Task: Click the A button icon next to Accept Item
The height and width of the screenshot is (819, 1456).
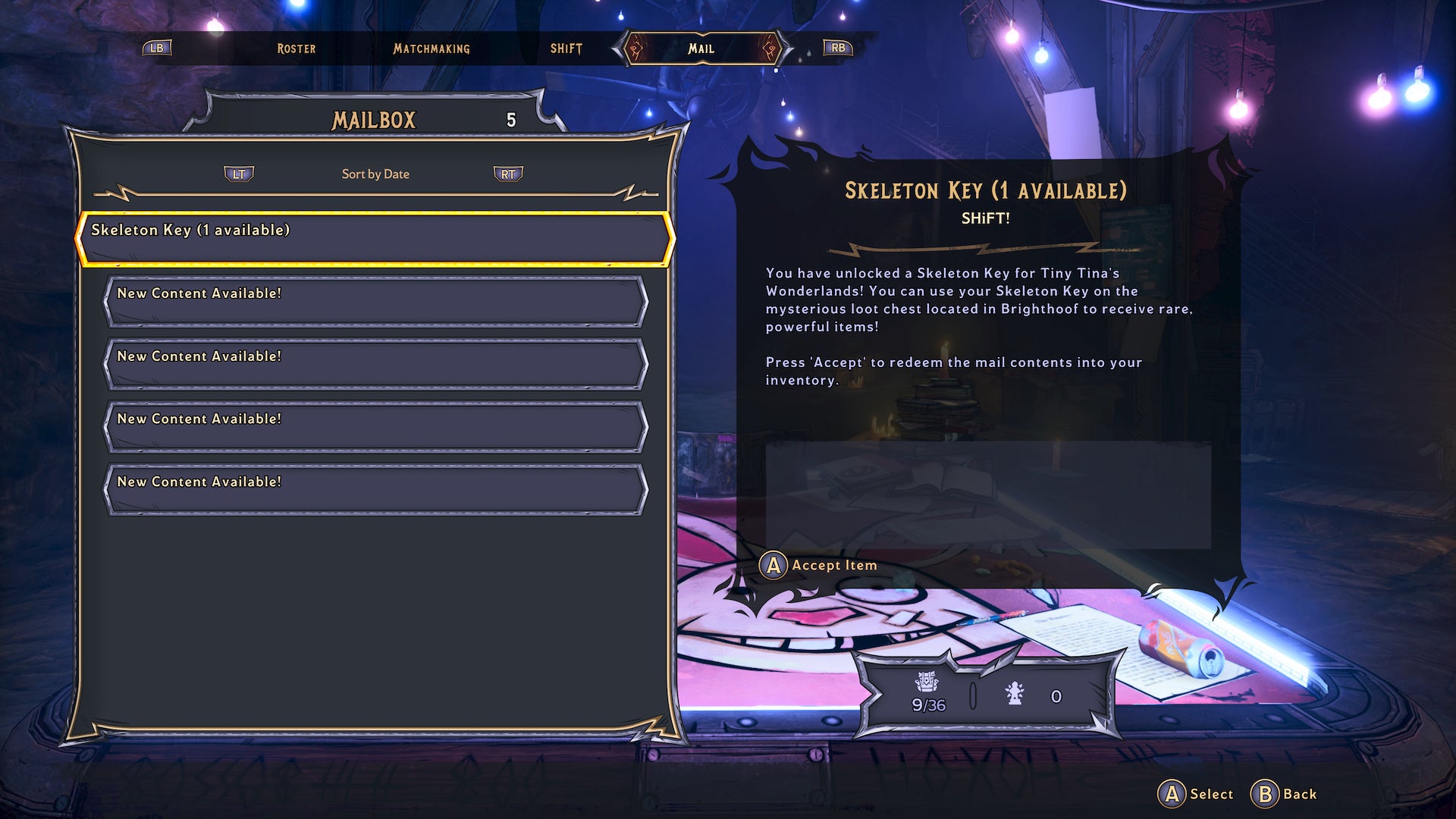Action: (x=773, y=566)
